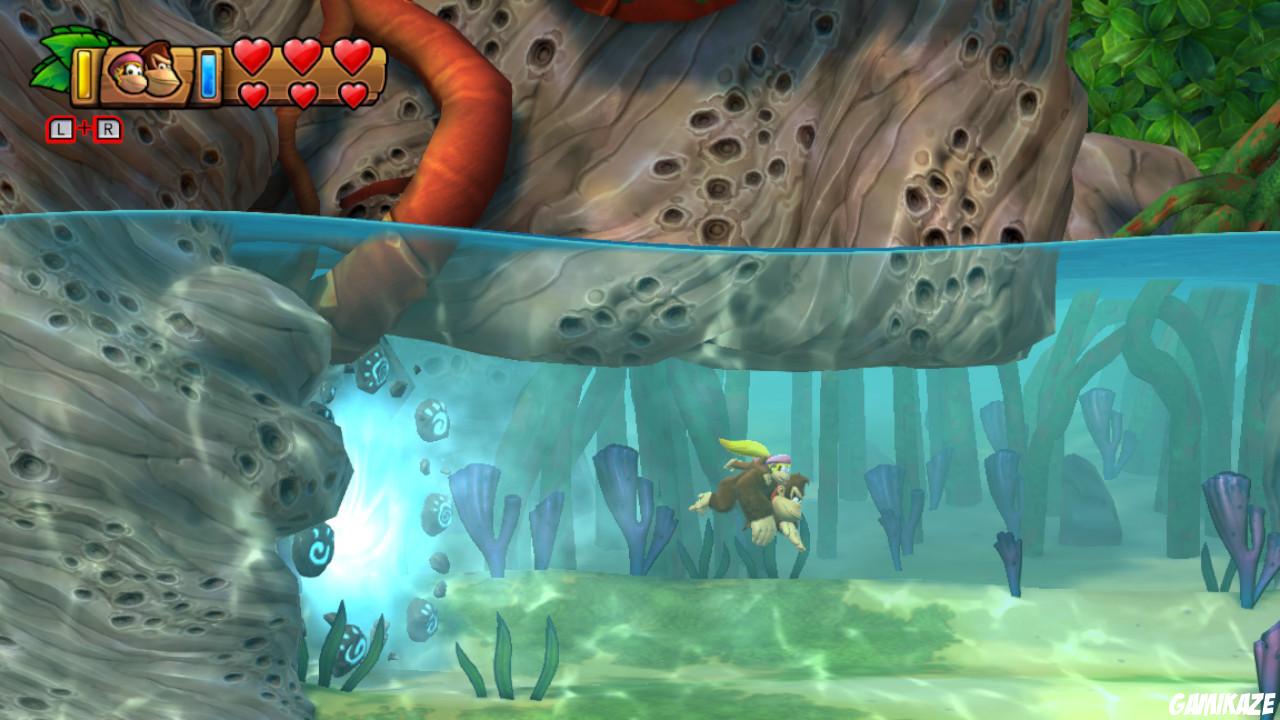The height and width of the screenshot is (720, 1280).
Task: Click the last heart on the health bar
Action: [353, 93]
